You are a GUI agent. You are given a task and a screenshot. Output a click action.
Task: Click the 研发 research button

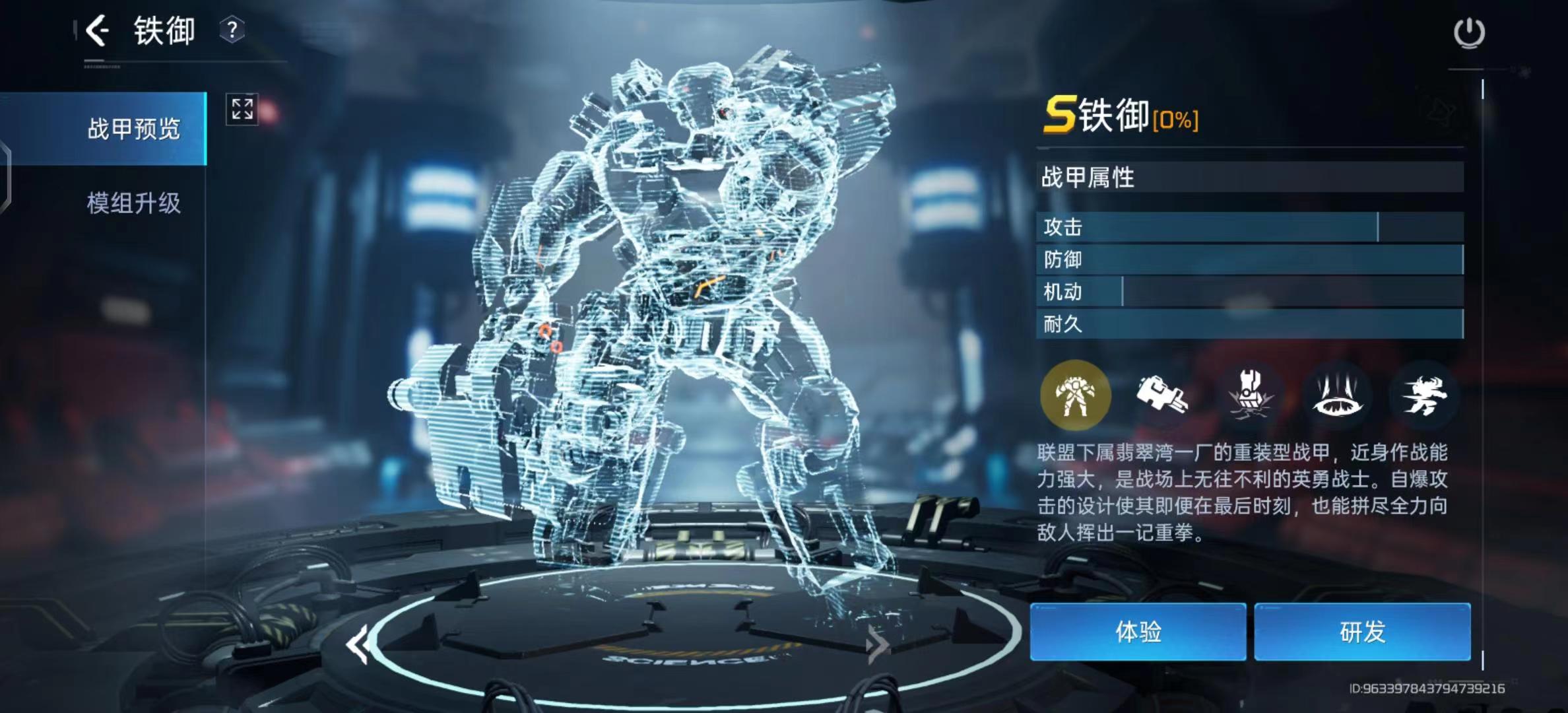point(1362,632)
